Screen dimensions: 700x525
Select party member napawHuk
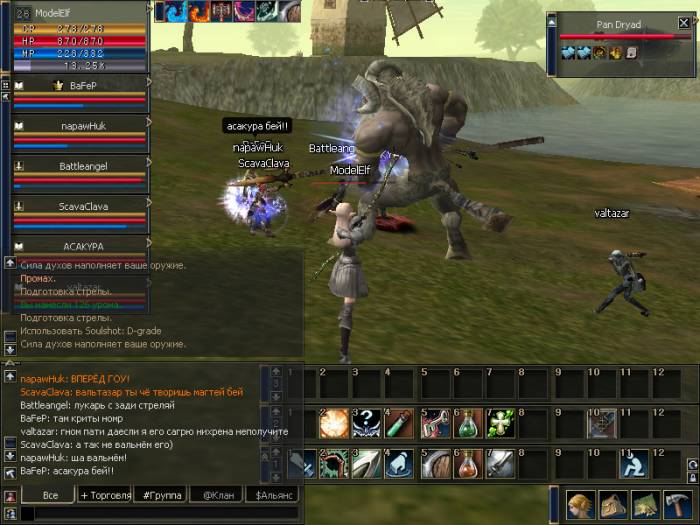click(x=82, y=126)
